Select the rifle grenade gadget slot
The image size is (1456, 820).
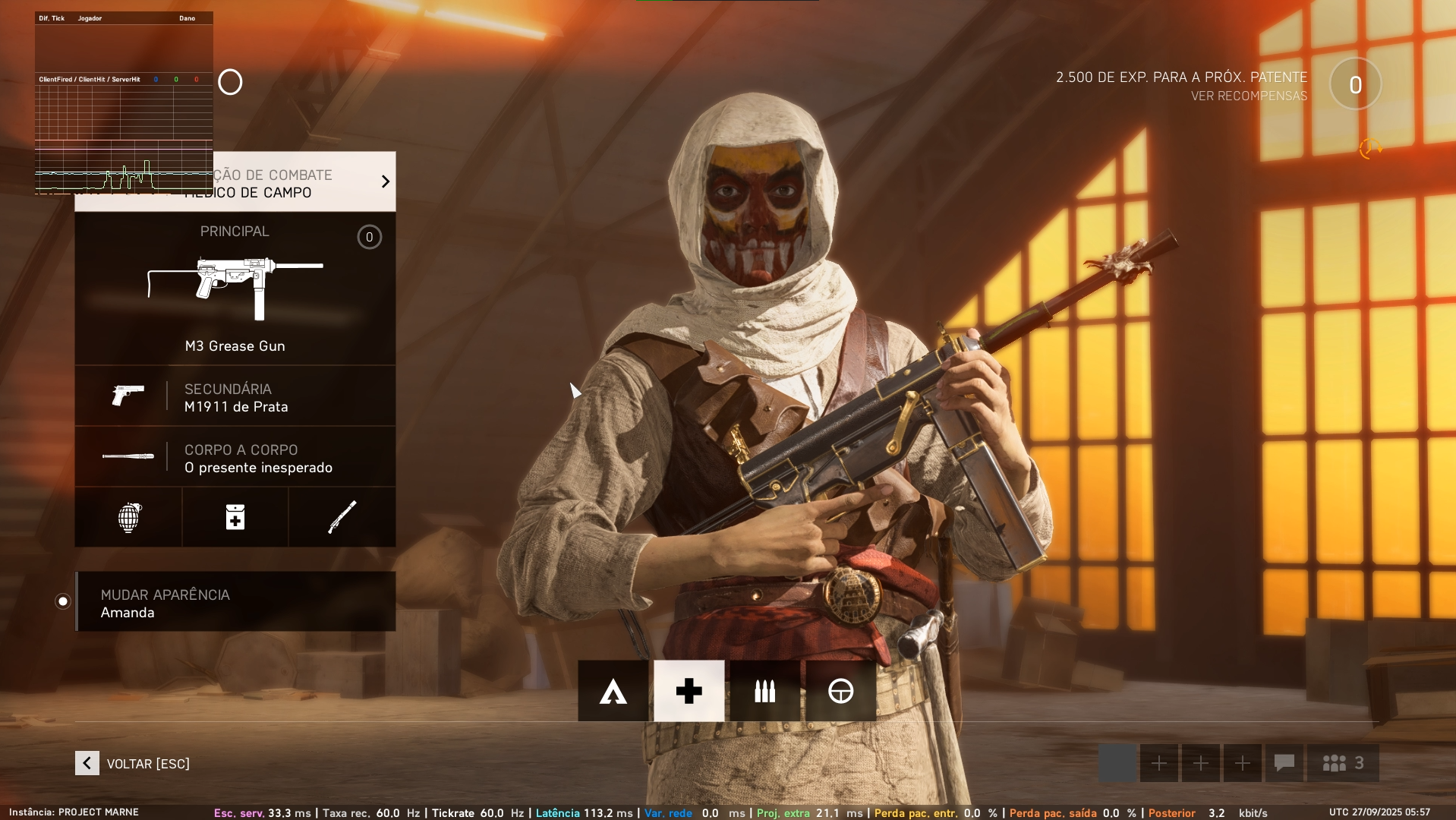(342, 517)
